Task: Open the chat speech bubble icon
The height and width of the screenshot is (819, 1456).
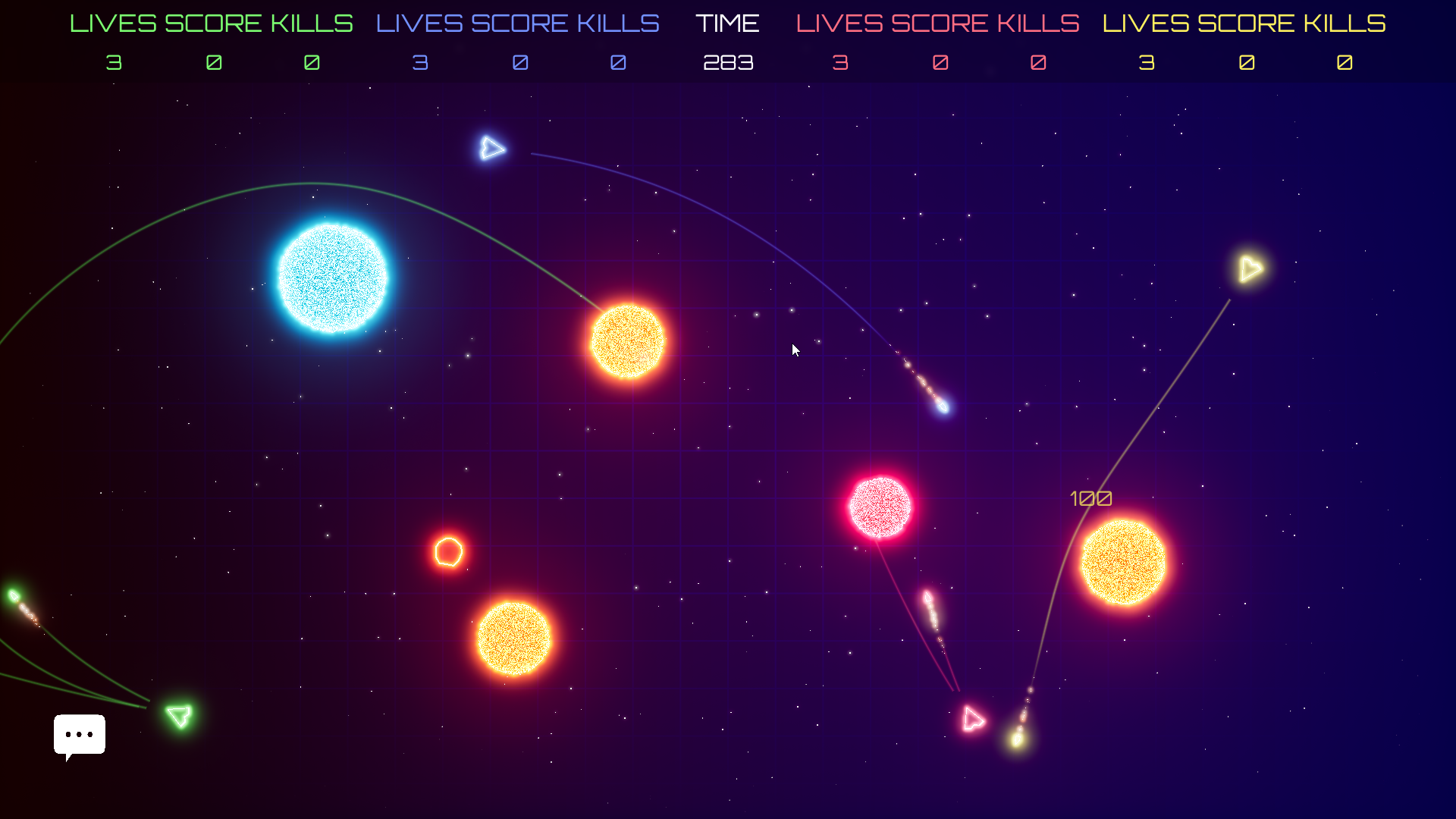Action: [79, 734]
